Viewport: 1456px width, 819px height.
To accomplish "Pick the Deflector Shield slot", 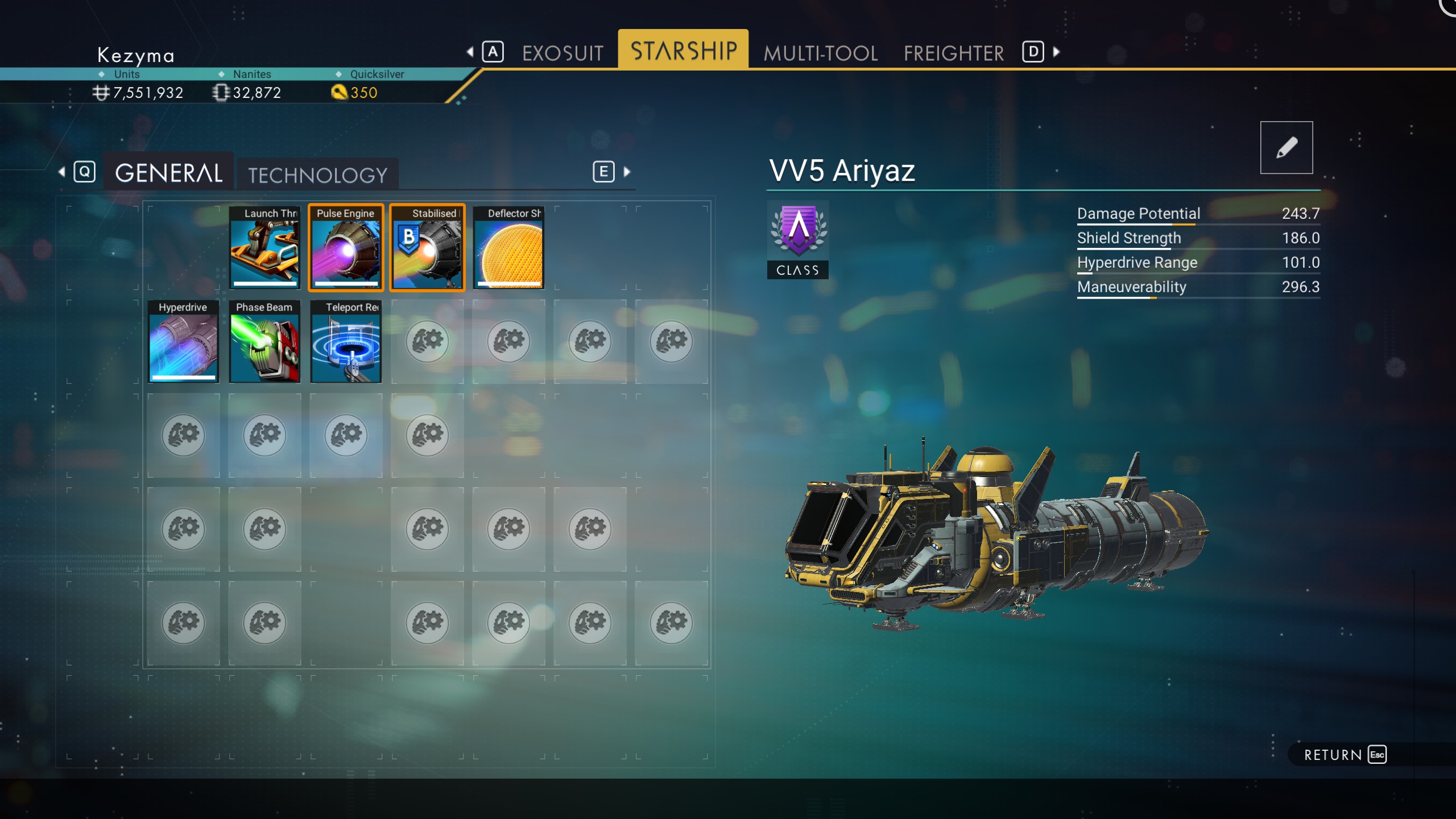I will click(x=508, y=248).
